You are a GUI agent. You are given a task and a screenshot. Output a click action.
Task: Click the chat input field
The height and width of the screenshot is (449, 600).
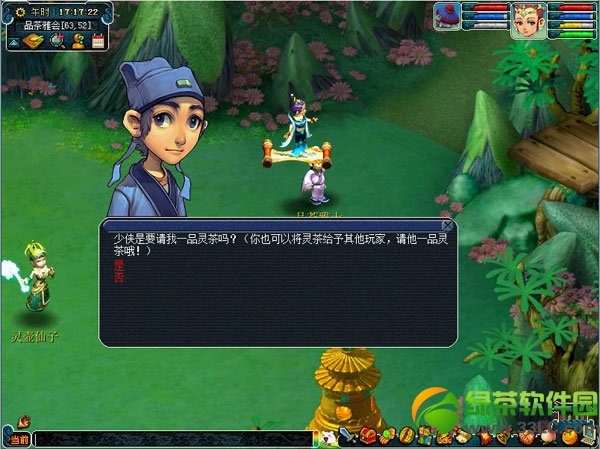click(170, 438)
